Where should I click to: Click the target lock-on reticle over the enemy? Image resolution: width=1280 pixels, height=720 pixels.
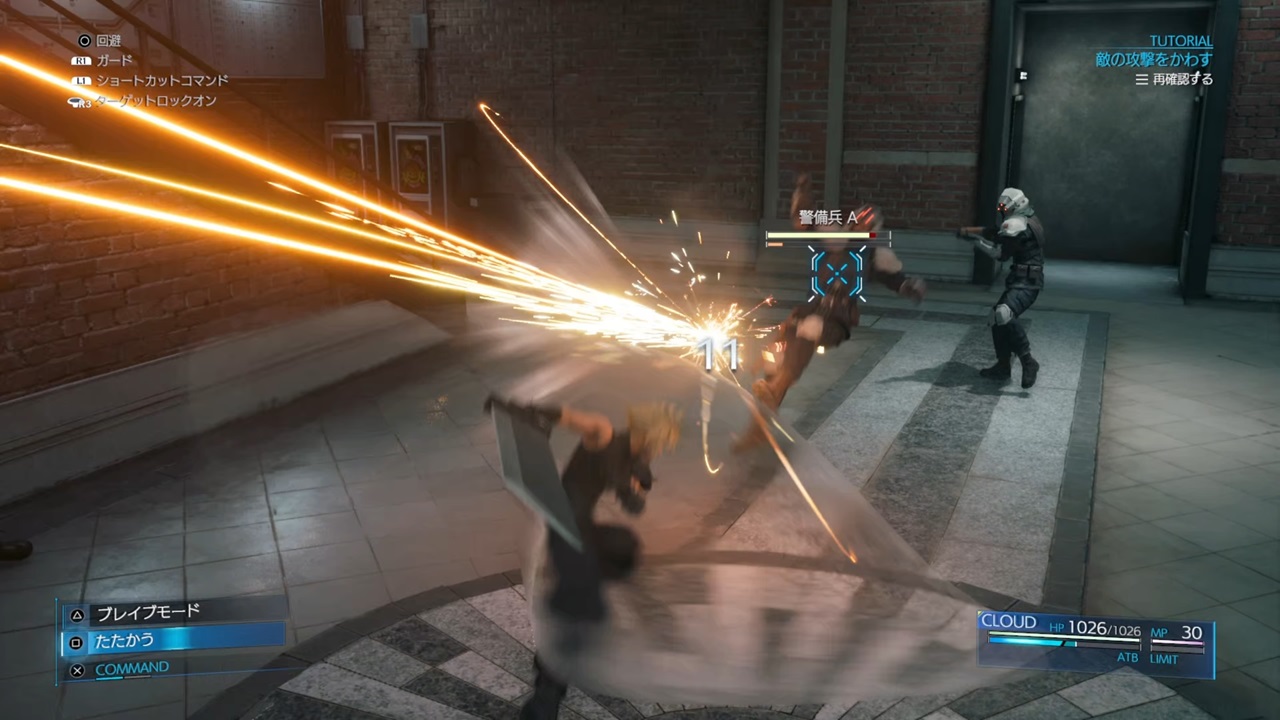pyautogui.click(x=836, y=274)
